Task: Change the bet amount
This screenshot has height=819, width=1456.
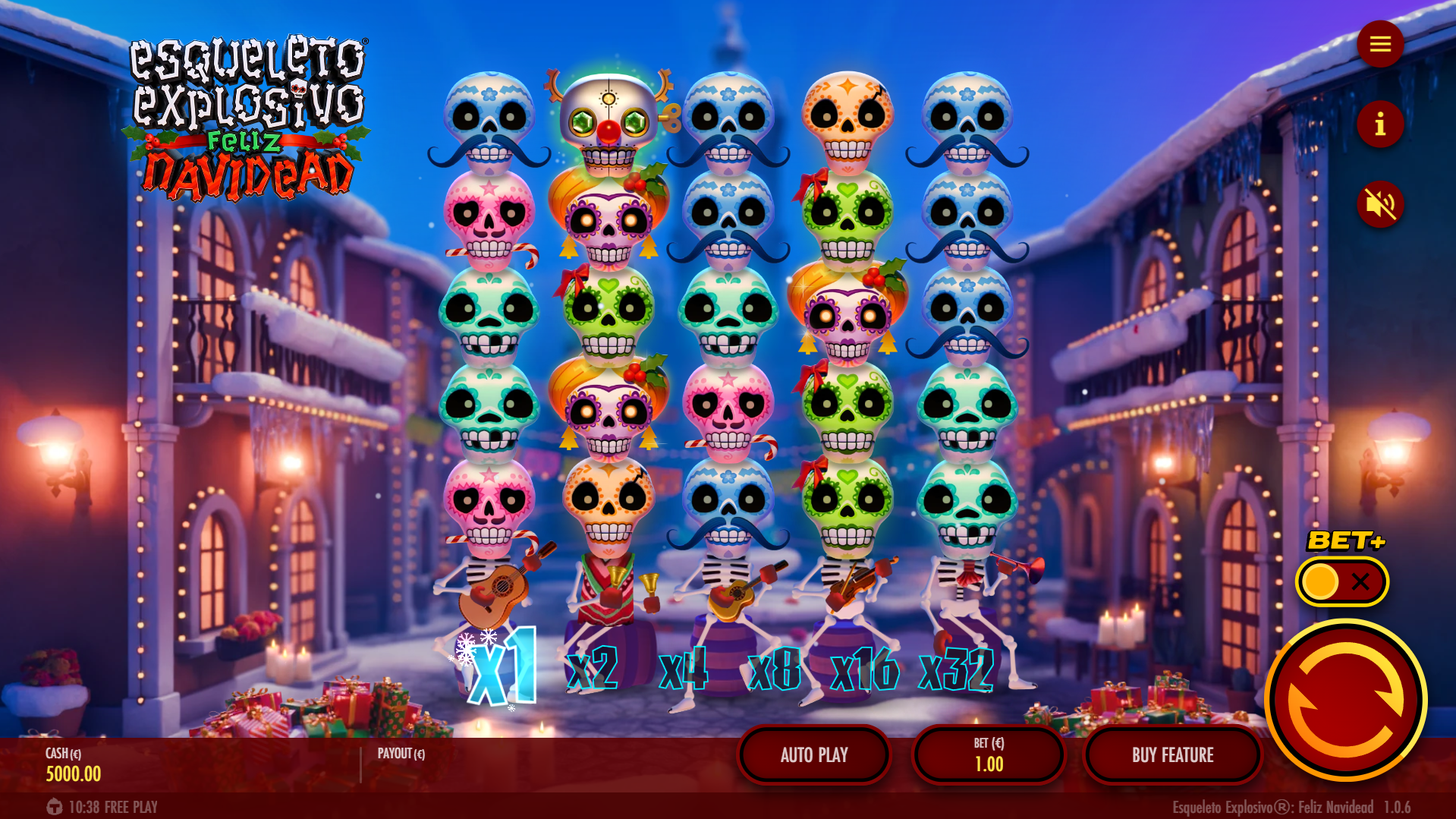Action: [x=988, y=755]
